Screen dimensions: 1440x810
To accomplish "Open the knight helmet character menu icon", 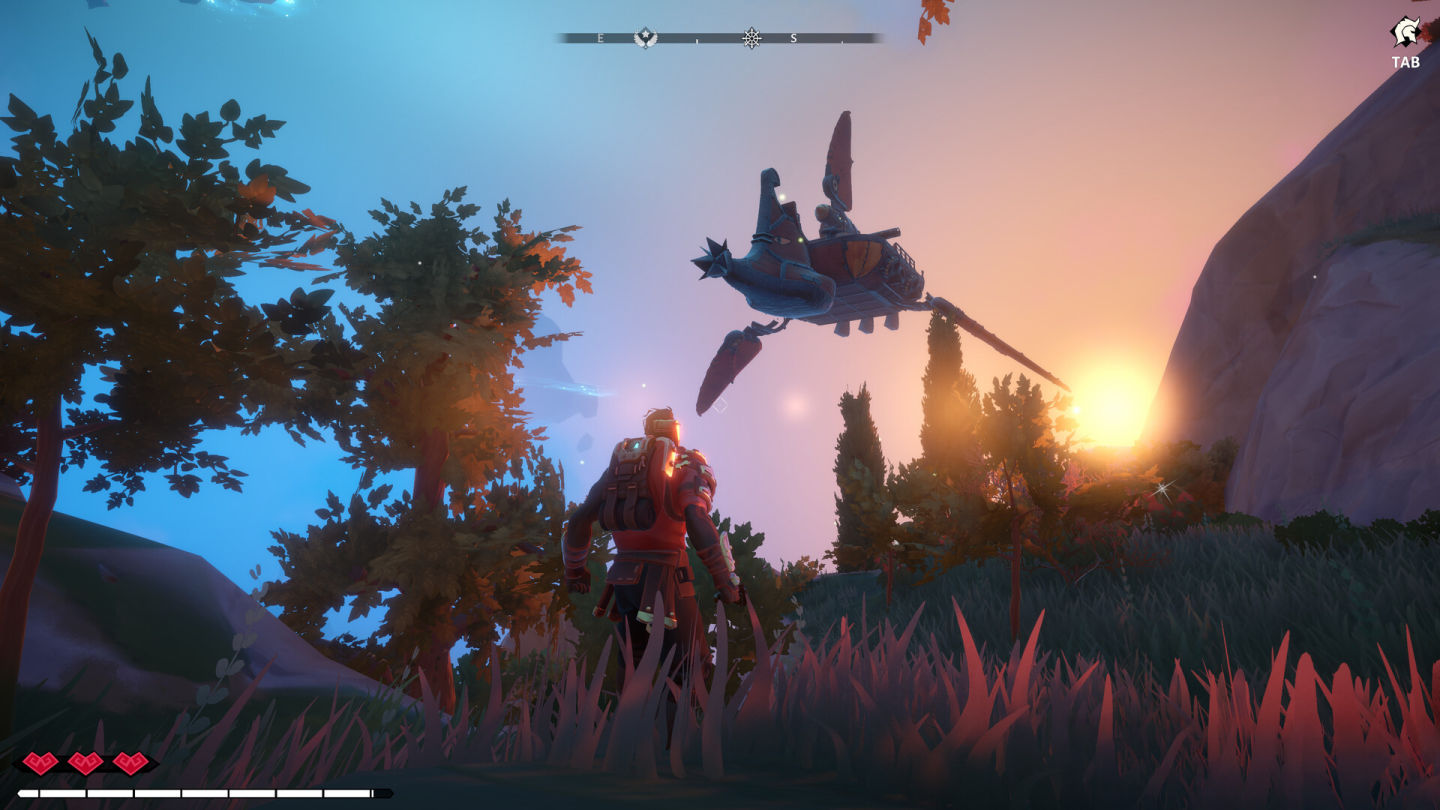I will [1405, 32].
